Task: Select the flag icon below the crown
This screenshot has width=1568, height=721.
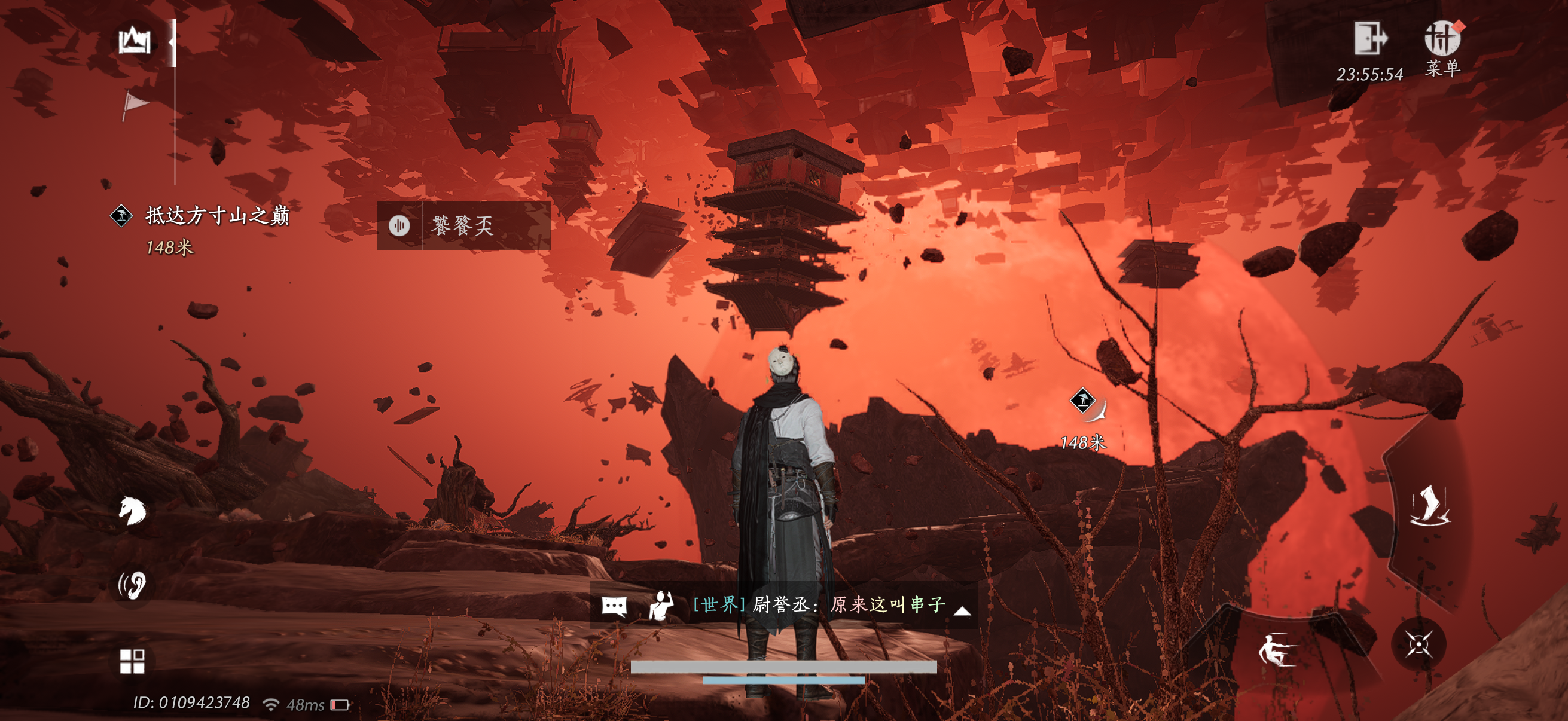Action: pos(135,104)
